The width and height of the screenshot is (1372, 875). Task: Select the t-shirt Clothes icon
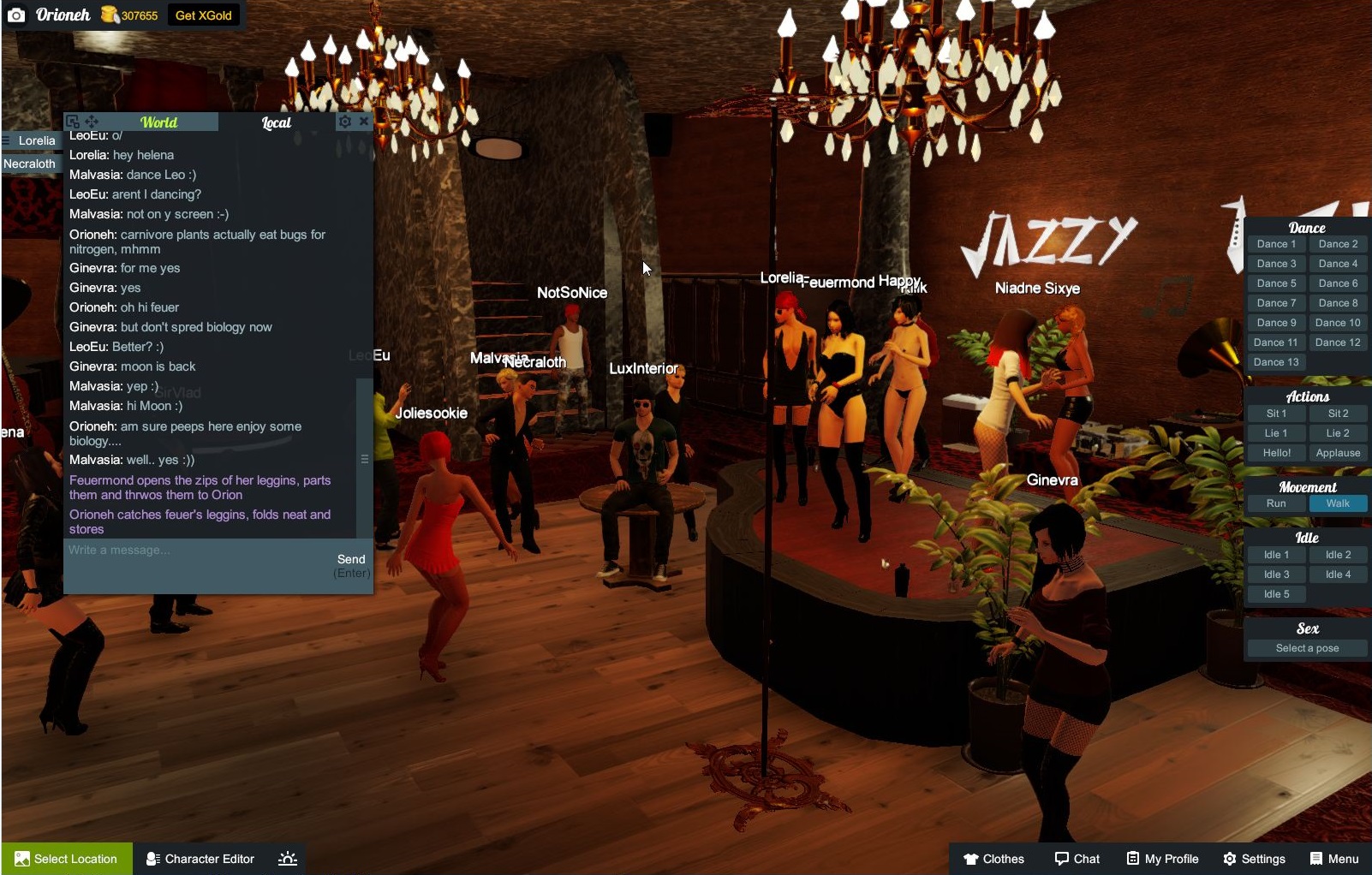point(971,859)
